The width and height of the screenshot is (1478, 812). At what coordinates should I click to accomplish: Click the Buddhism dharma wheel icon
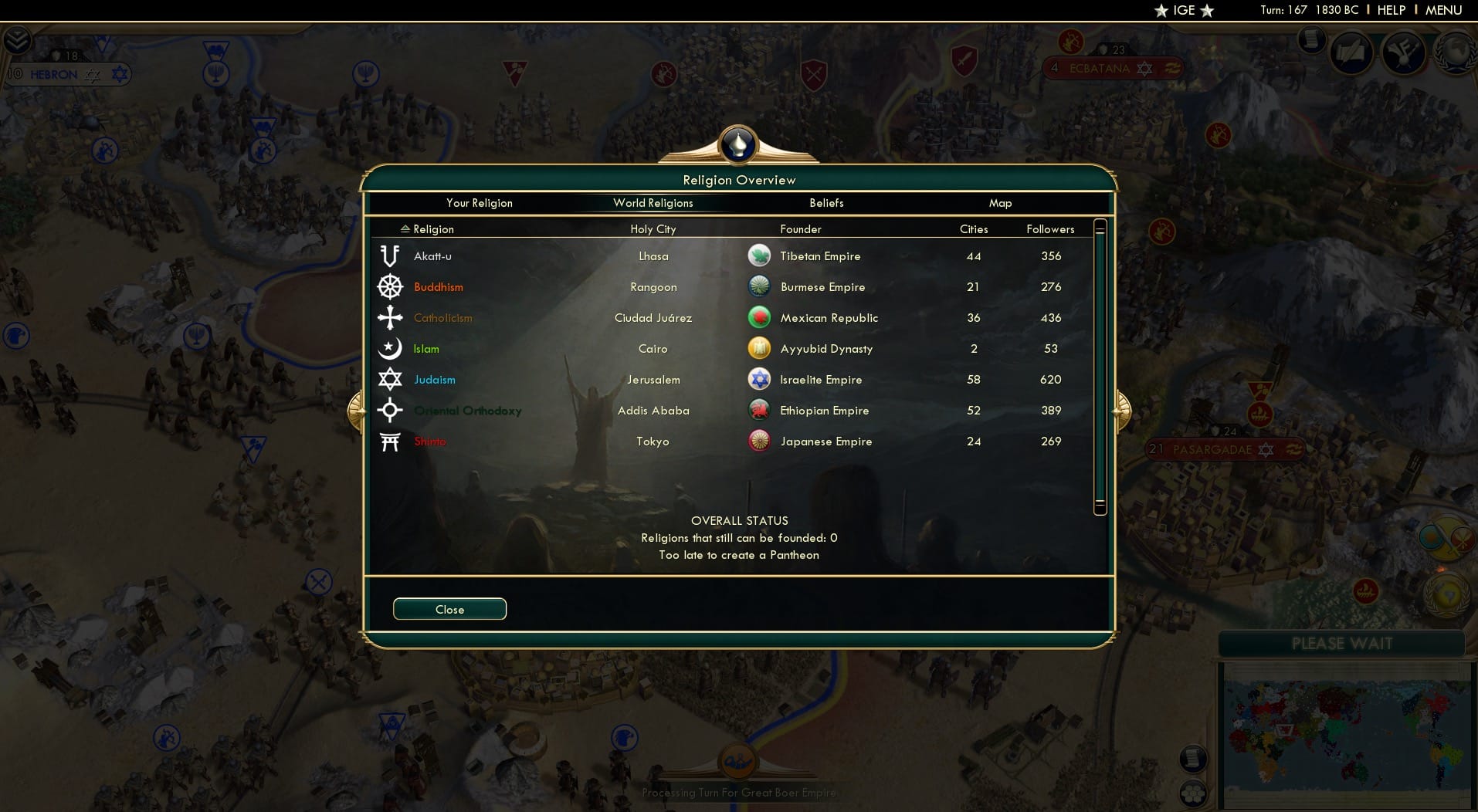coord(391,286)
